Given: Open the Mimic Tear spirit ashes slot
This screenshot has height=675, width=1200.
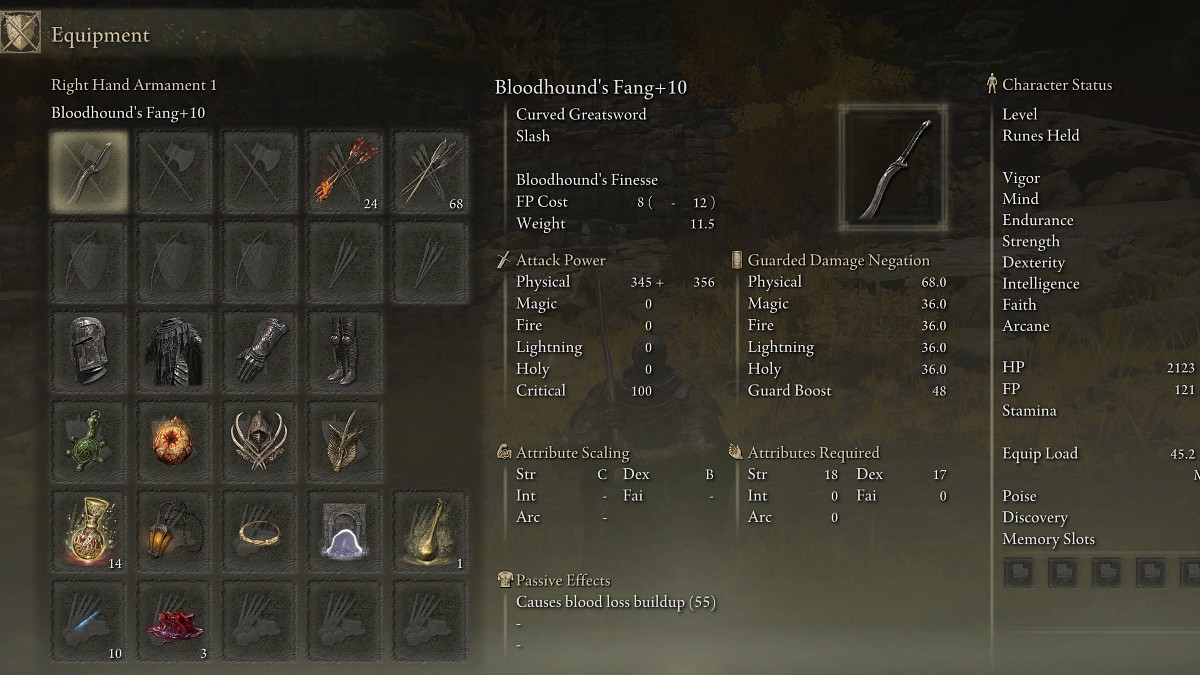Looking at the screenshot, I should pyautogui.click(x=344, y=531).
